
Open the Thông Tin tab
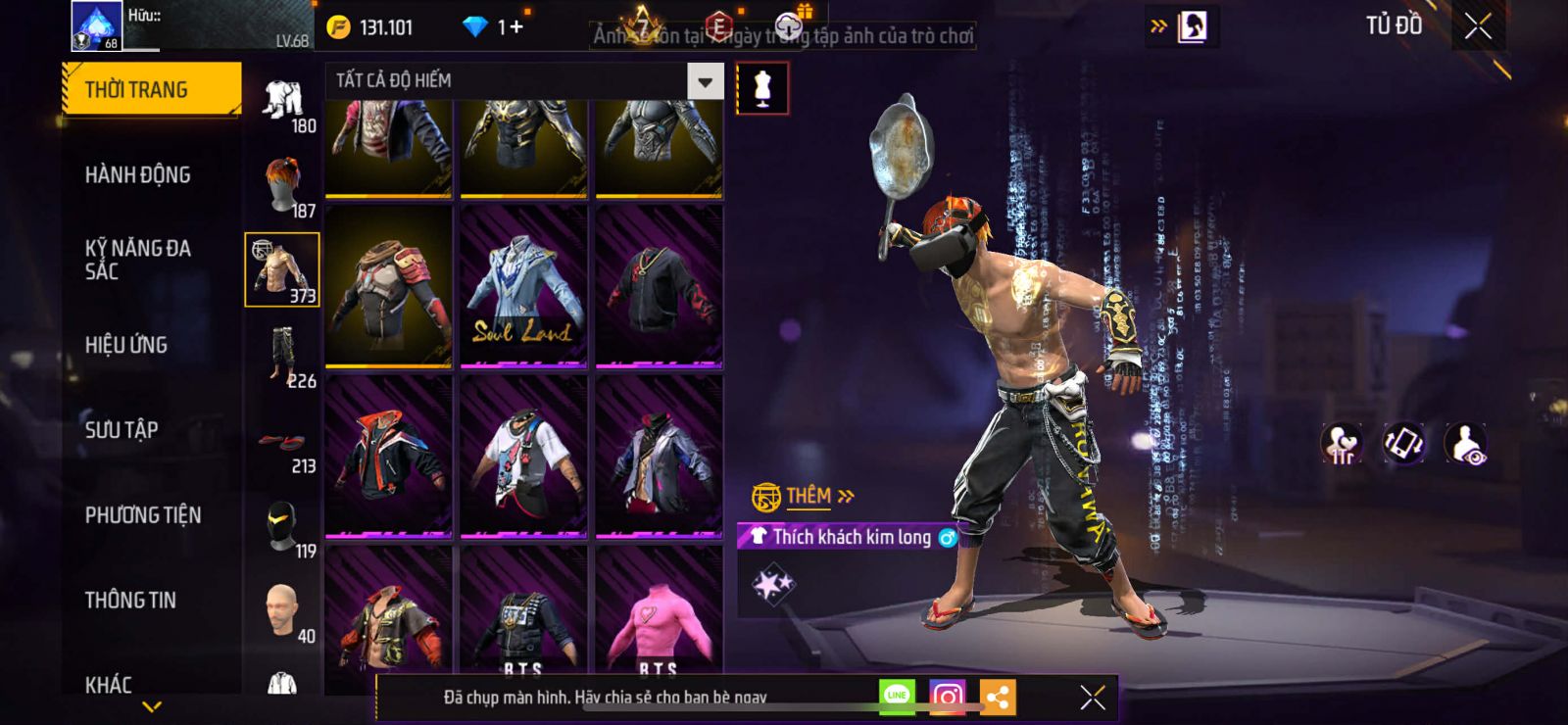(x=130, y=601)
